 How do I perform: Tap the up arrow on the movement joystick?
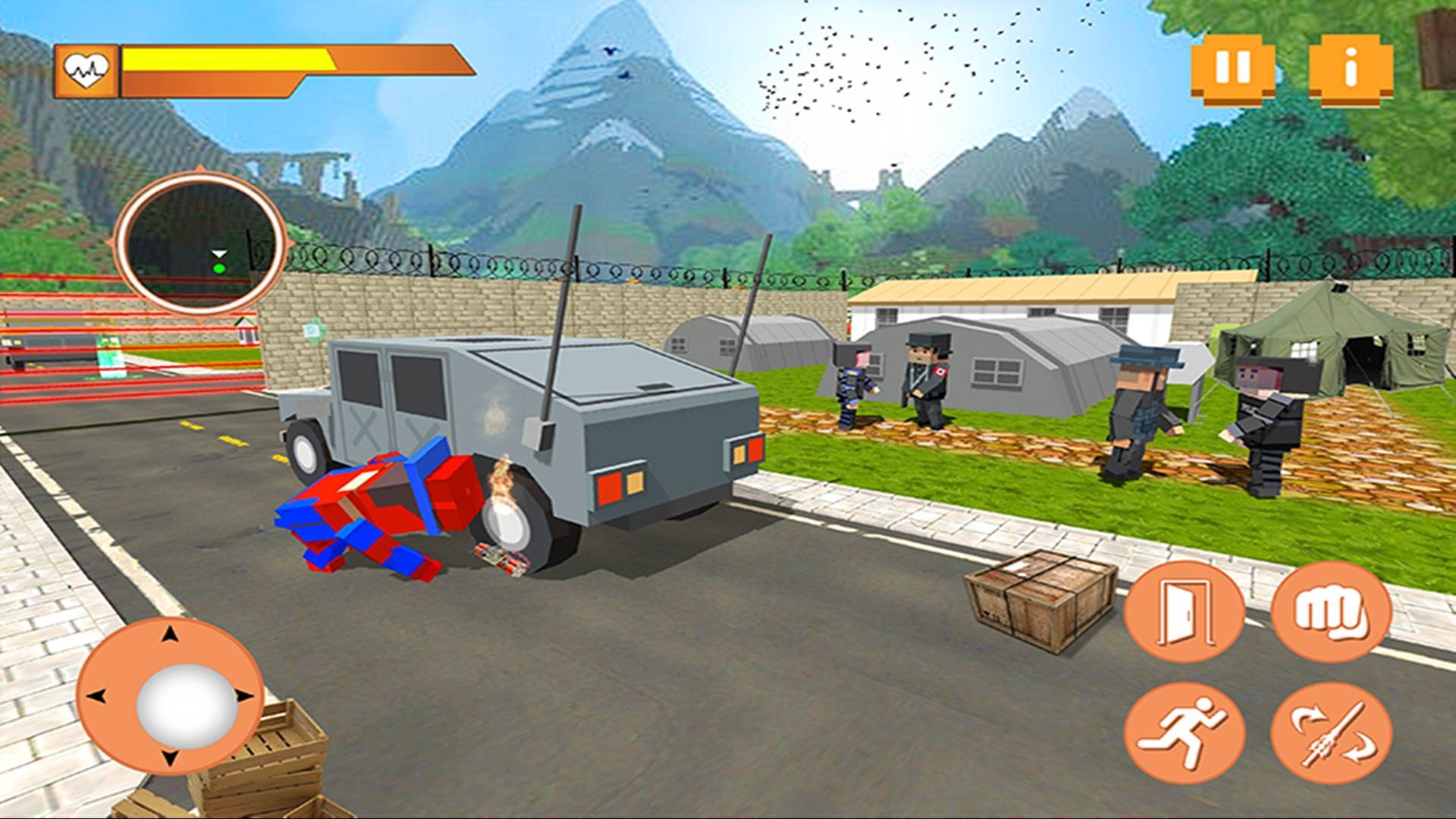tap(171, 635)
